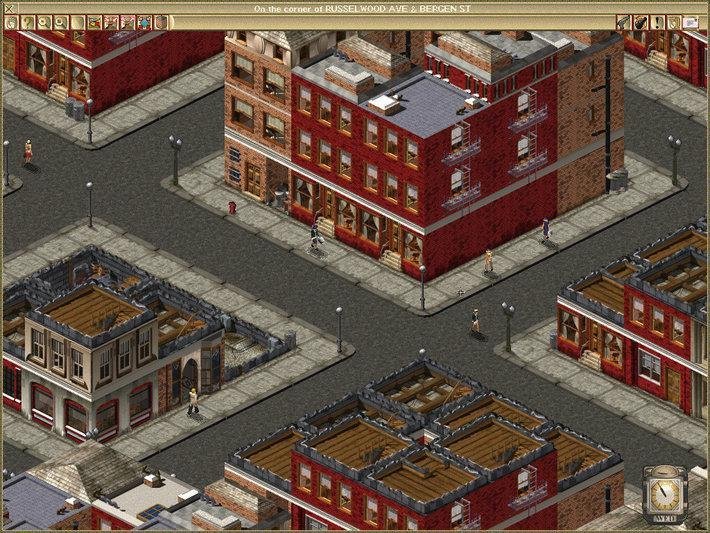Select the barrel icon in the toolbar

click(x=160, y=21)
